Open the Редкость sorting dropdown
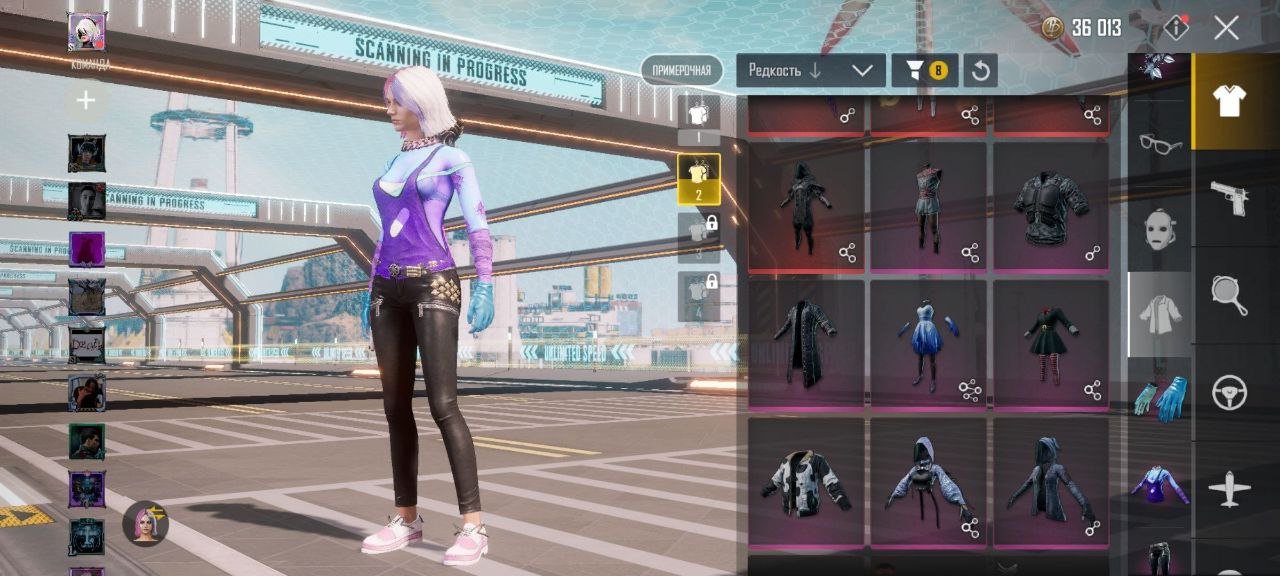Viewport: 1280px width, 576px height. click(x=811, y=70)
